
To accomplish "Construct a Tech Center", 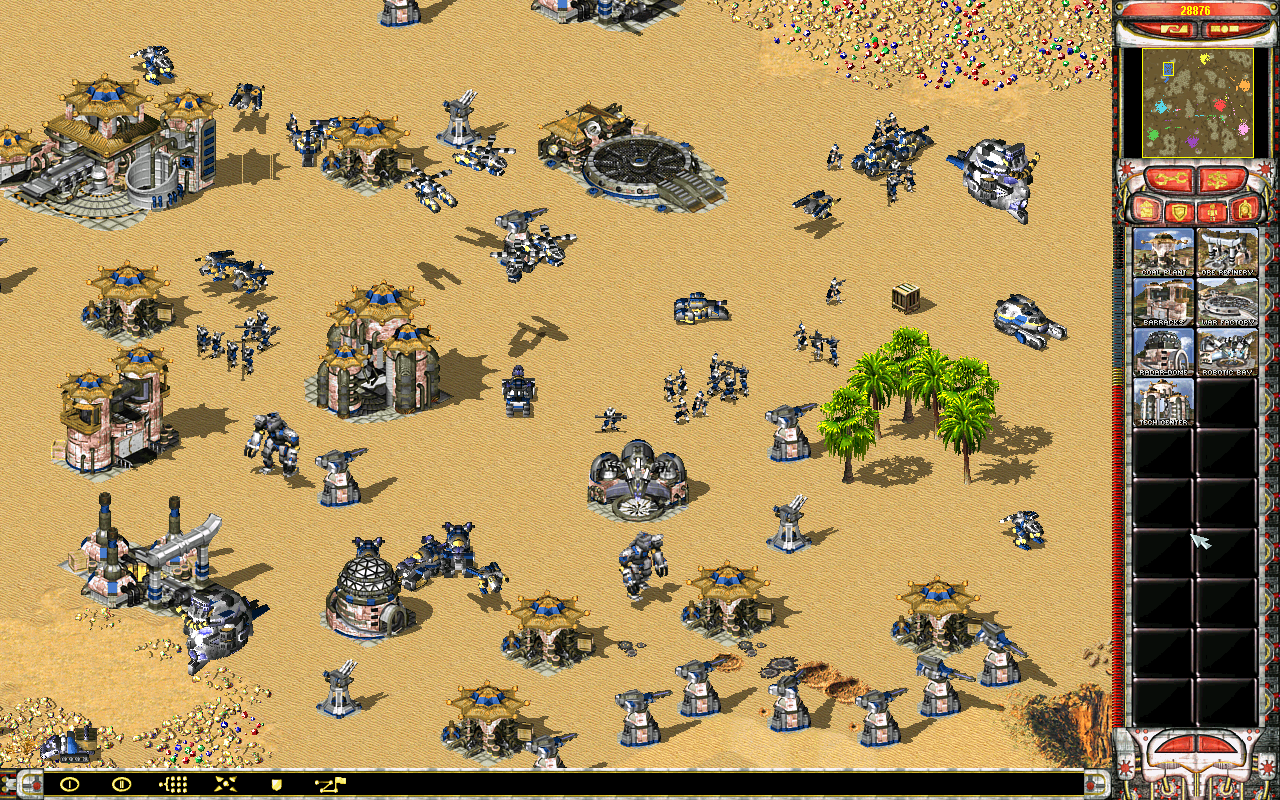I will (1163, 402).
